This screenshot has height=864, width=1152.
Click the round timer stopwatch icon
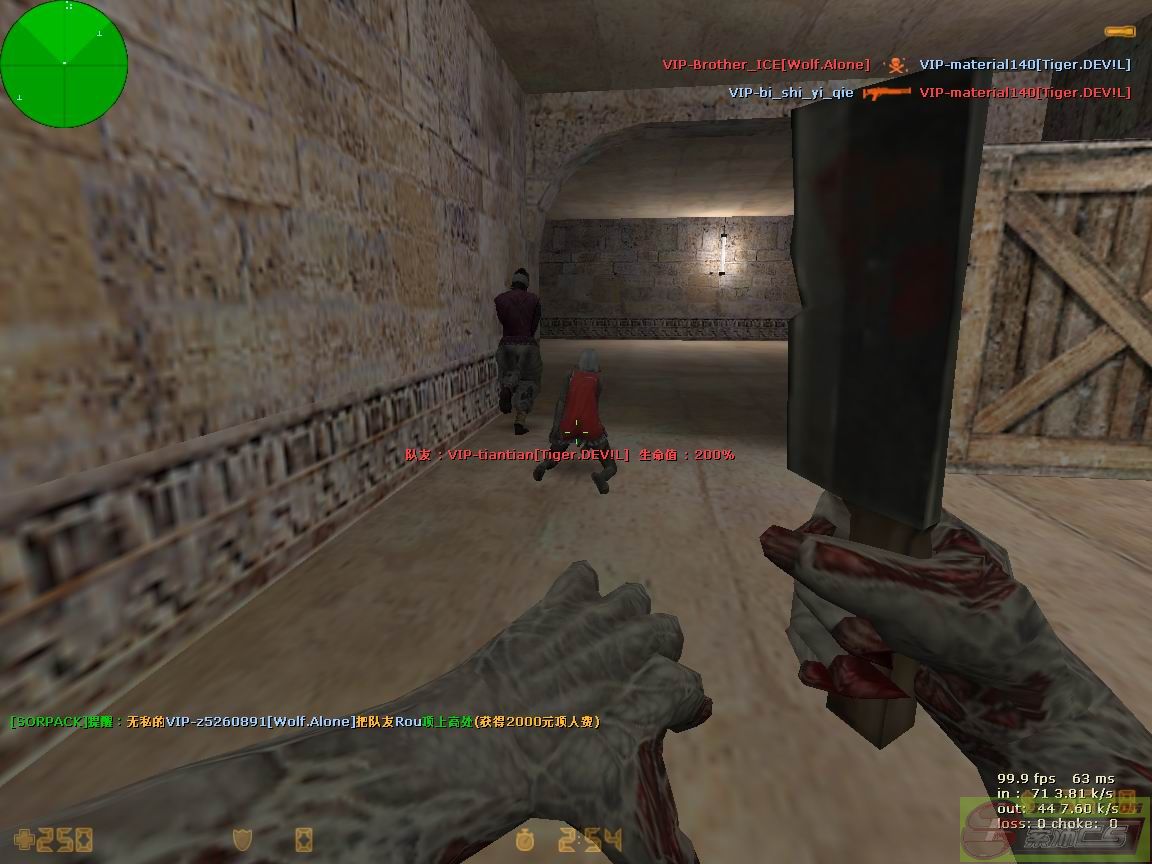pos(525,839)
